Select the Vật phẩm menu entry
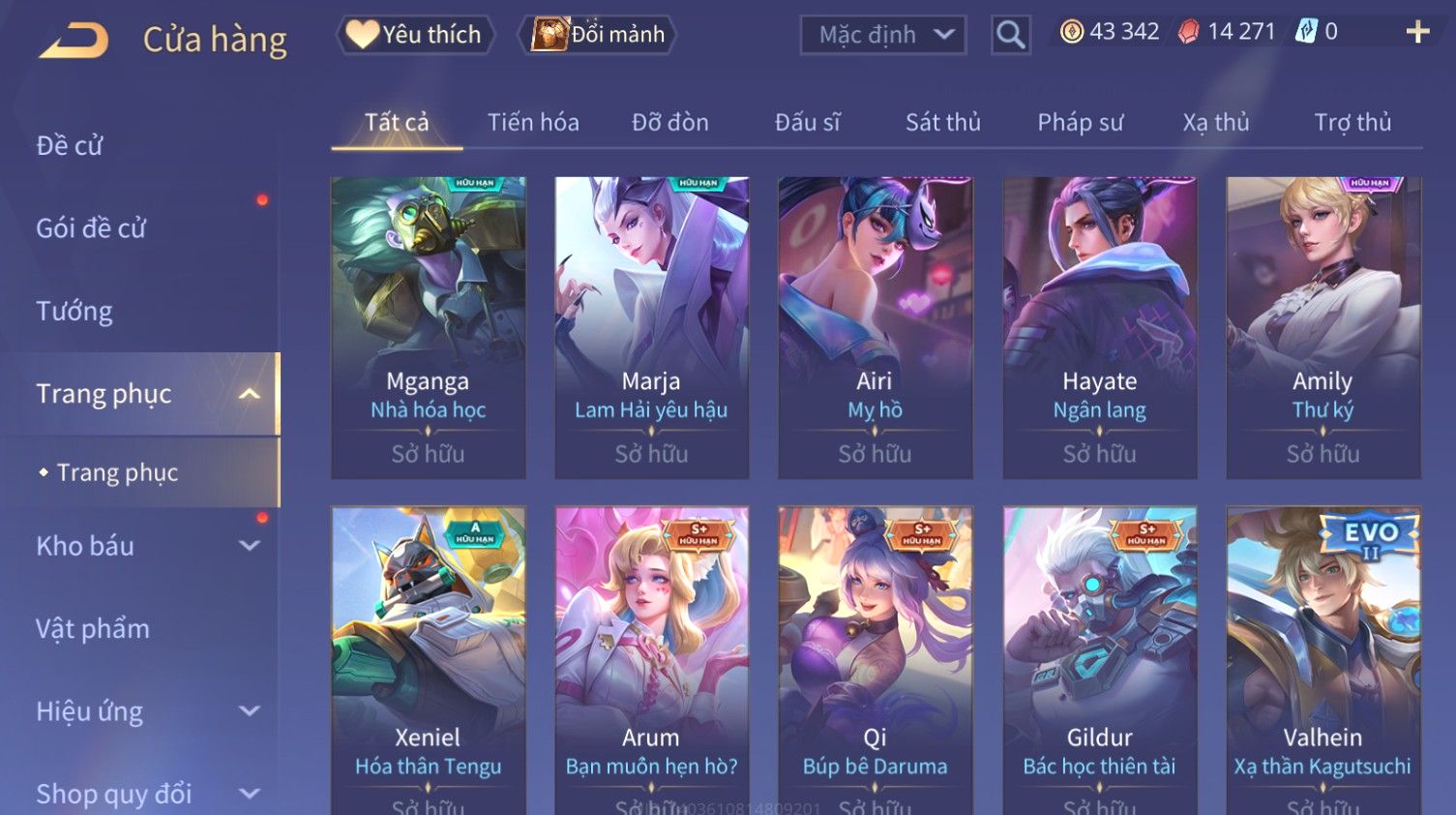Viewport: 1456px width, 815px height. [x=93, y=629]
